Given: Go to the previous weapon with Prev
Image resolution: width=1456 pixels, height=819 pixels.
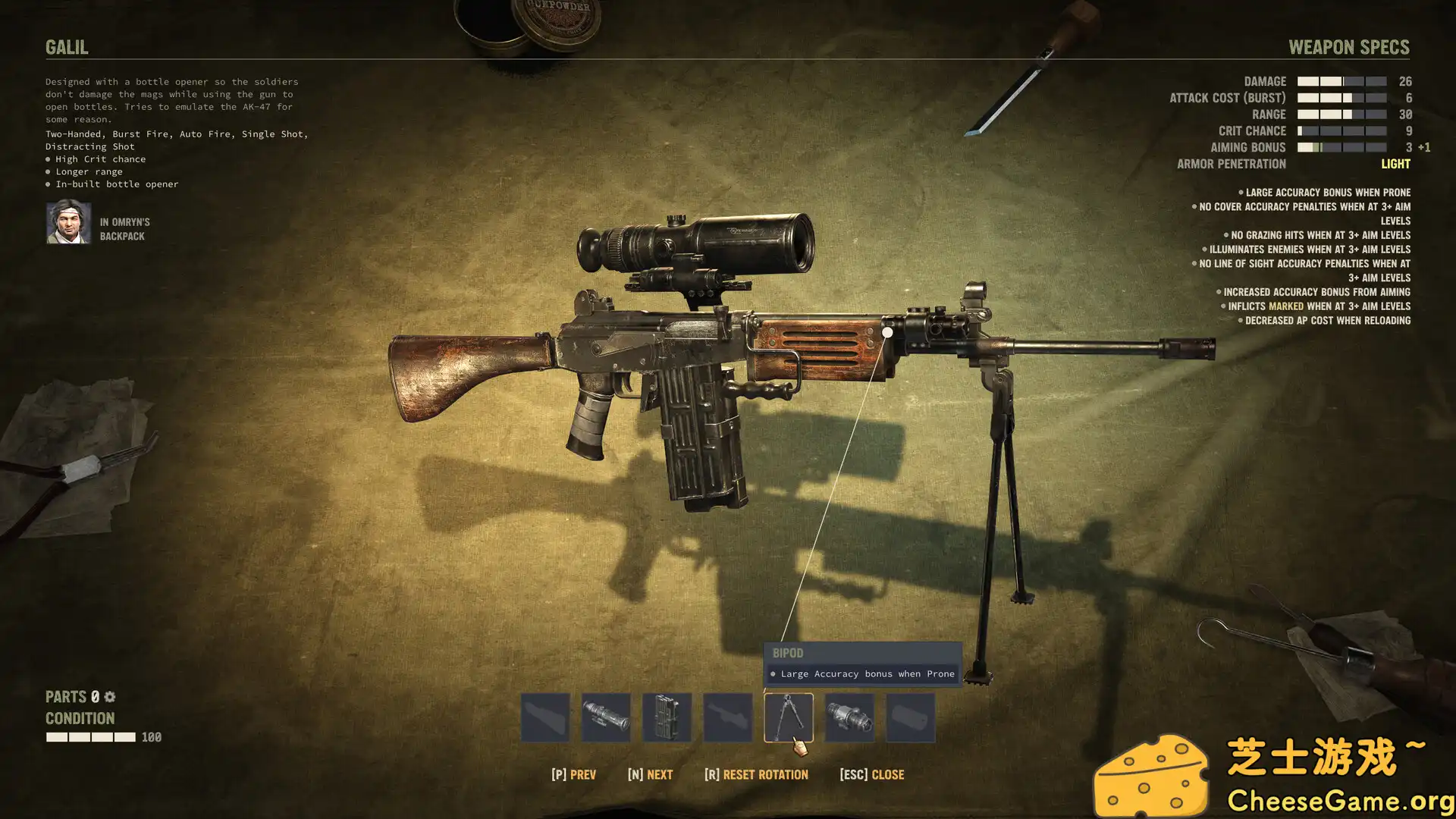Looking at the screenshot, I should (x=573, y=774).
